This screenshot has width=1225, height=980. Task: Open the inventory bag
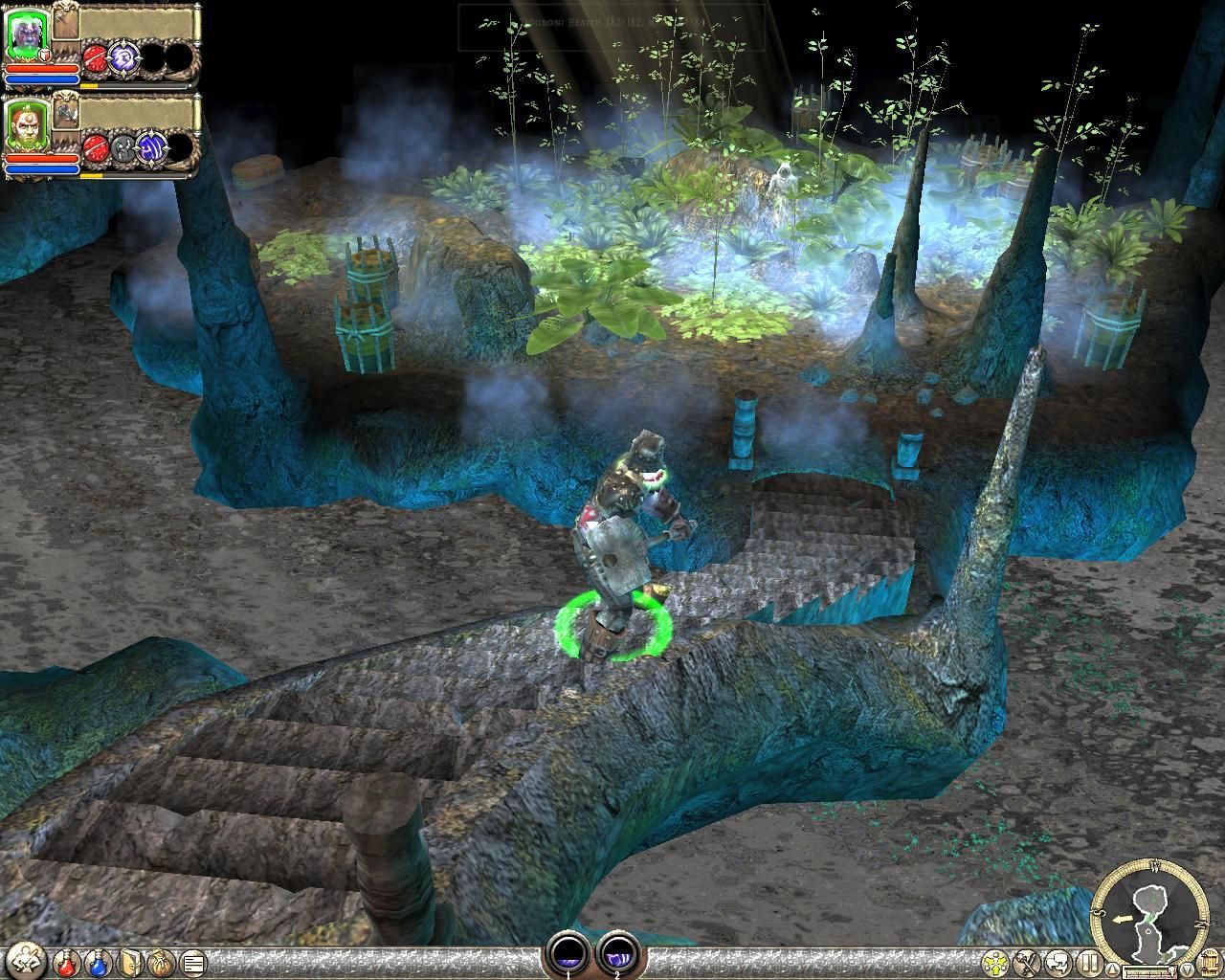(x=161, y=962)
